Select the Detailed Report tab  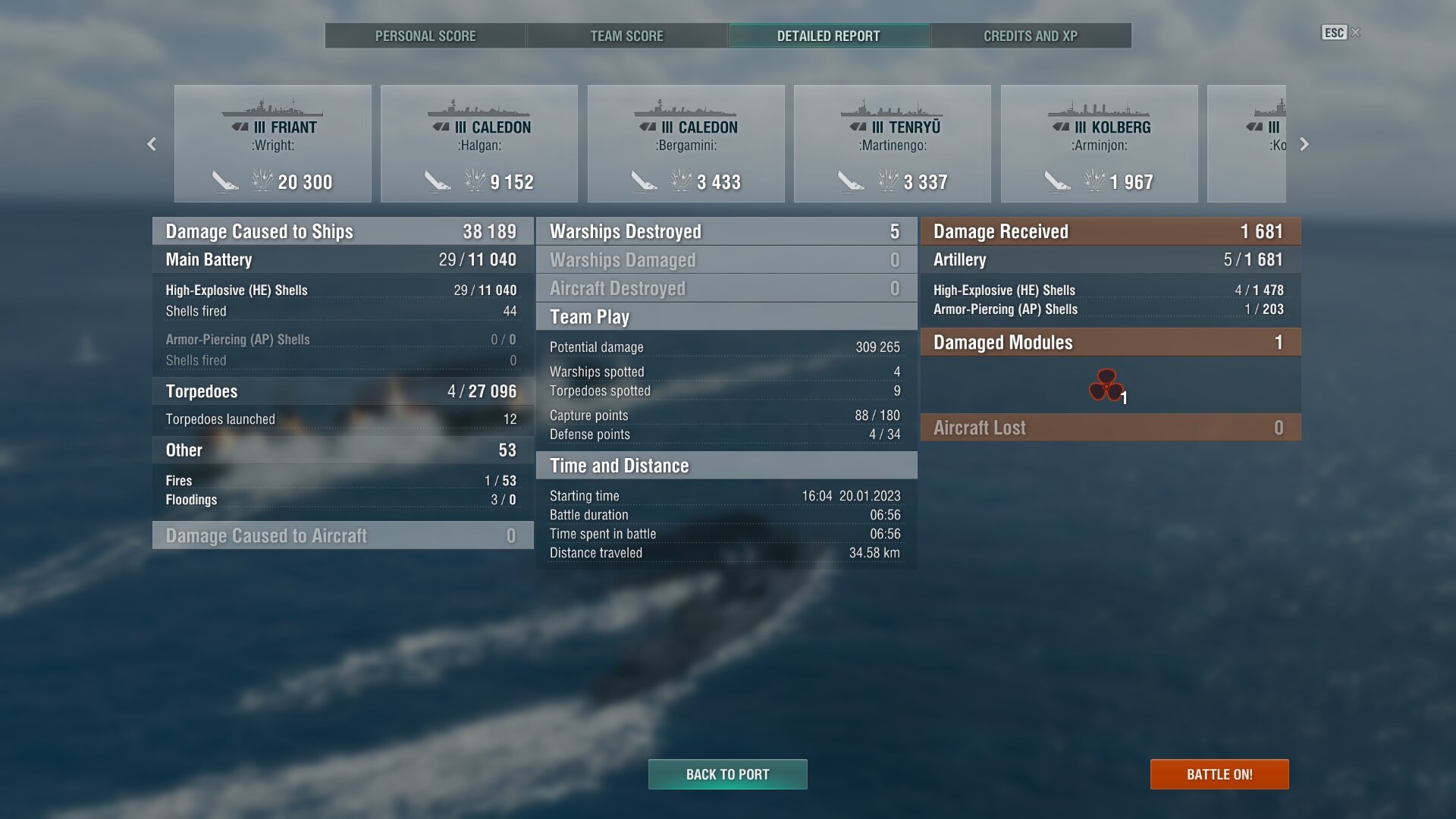(828, 36)
